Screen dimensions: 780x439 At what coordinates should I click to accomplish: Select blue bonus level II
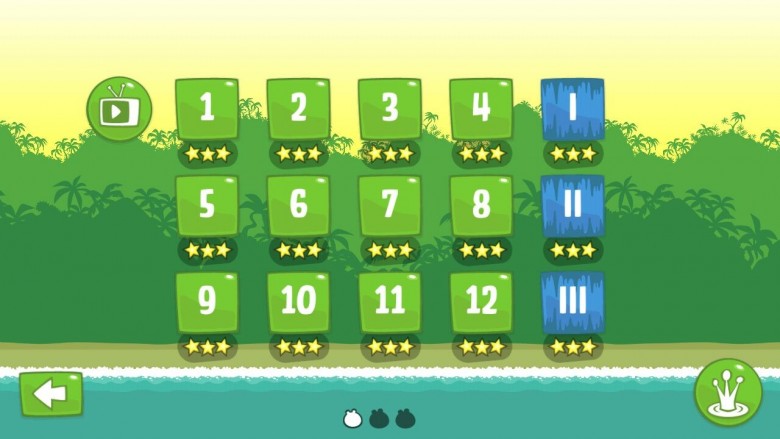(573, 205)
